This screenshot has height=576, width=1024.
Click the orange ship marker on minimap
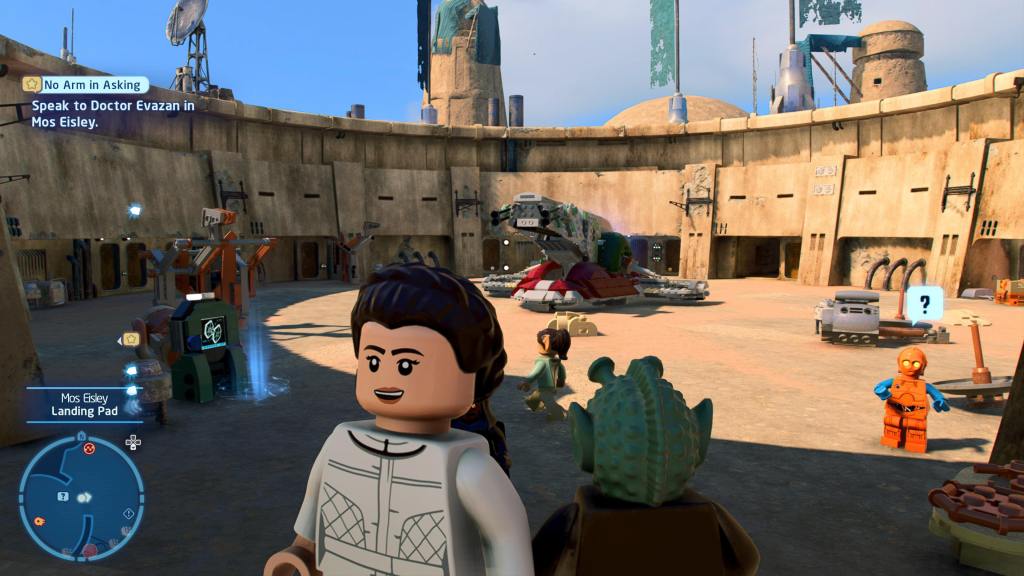click(39, 520)
